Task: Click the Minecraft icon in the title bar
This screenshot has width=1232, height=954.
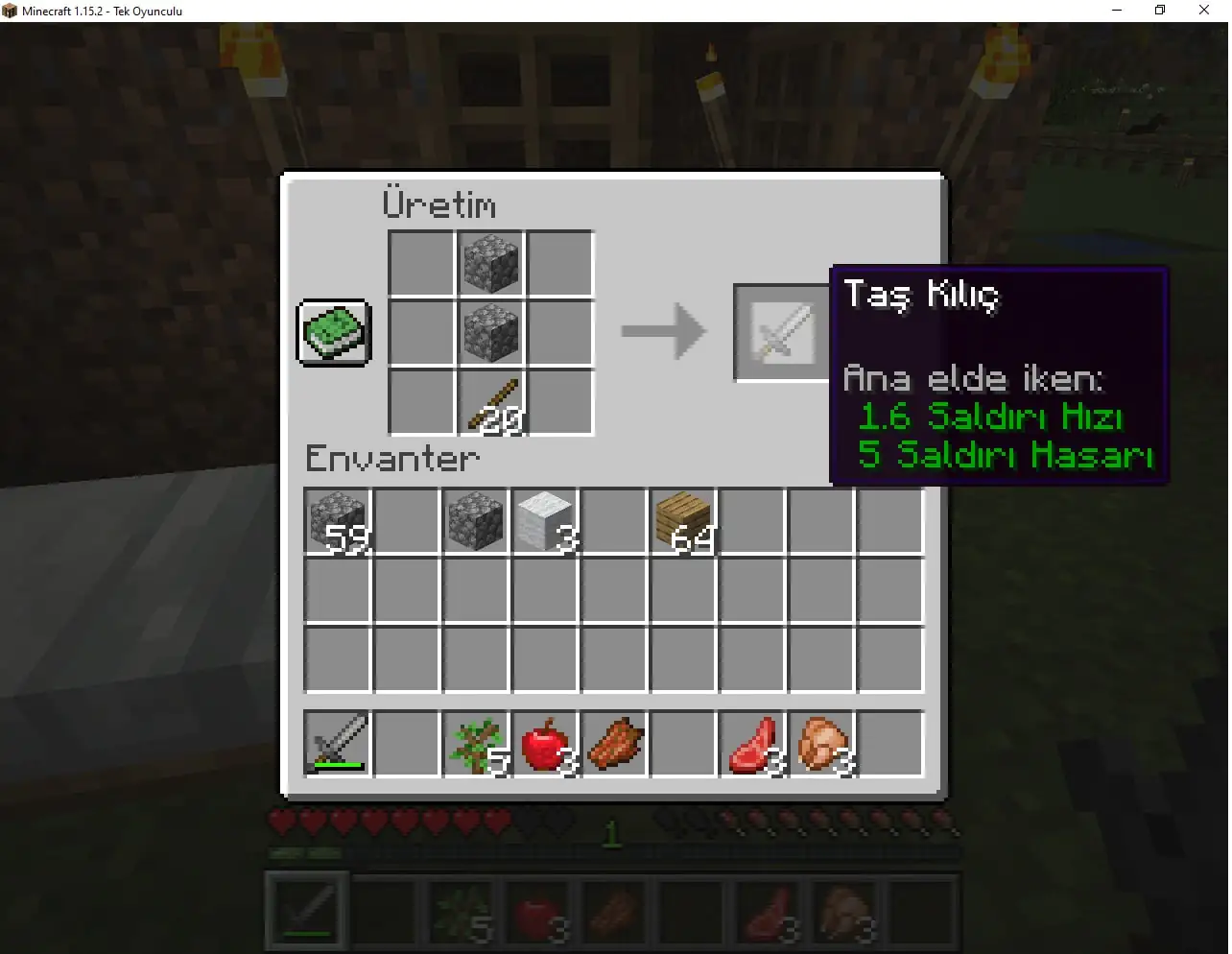Action: point(11,11)
